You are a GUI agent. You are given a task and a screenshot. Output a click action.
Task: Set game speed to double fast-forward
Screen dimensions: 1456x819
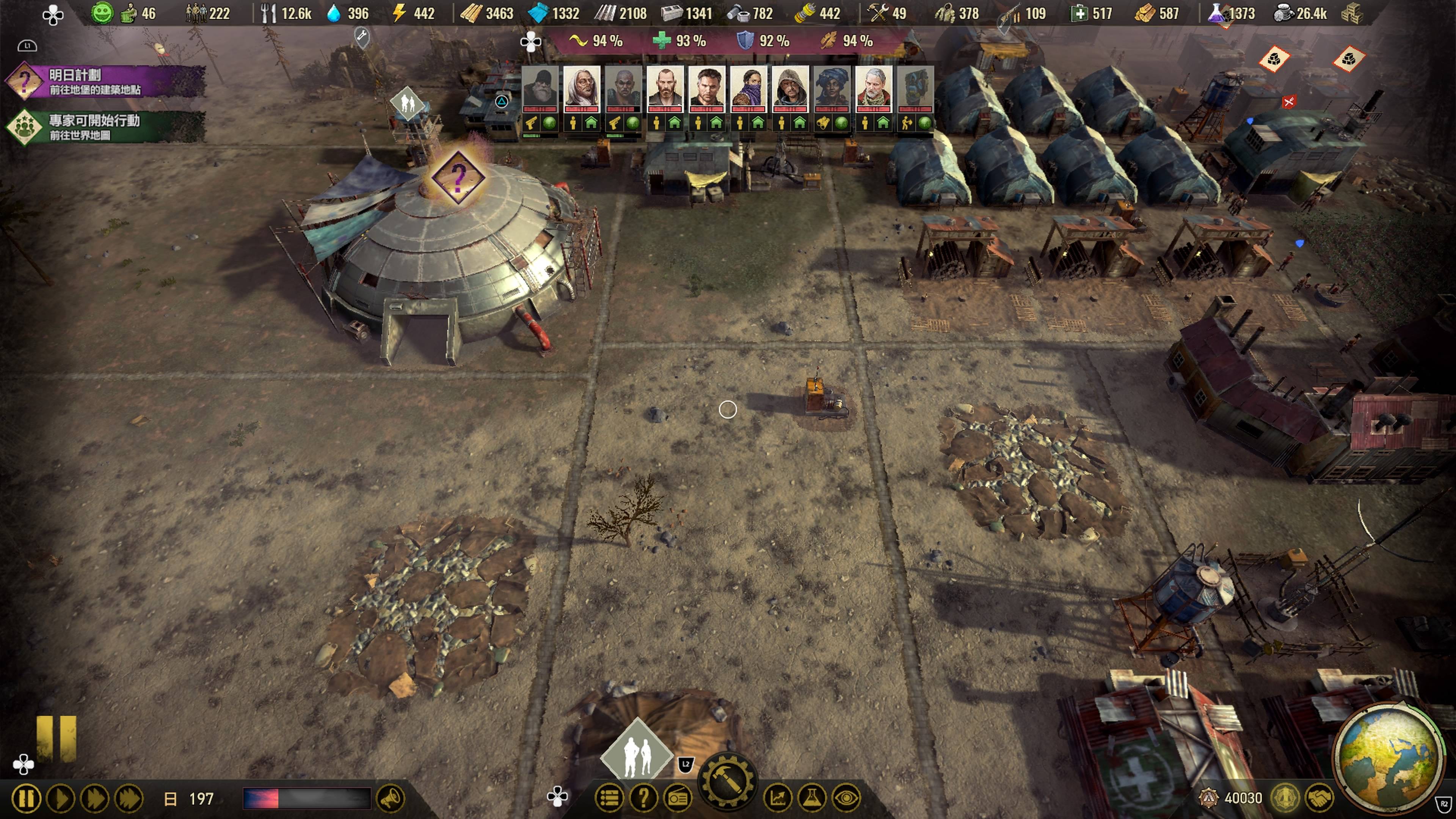(x=94, y=799)
